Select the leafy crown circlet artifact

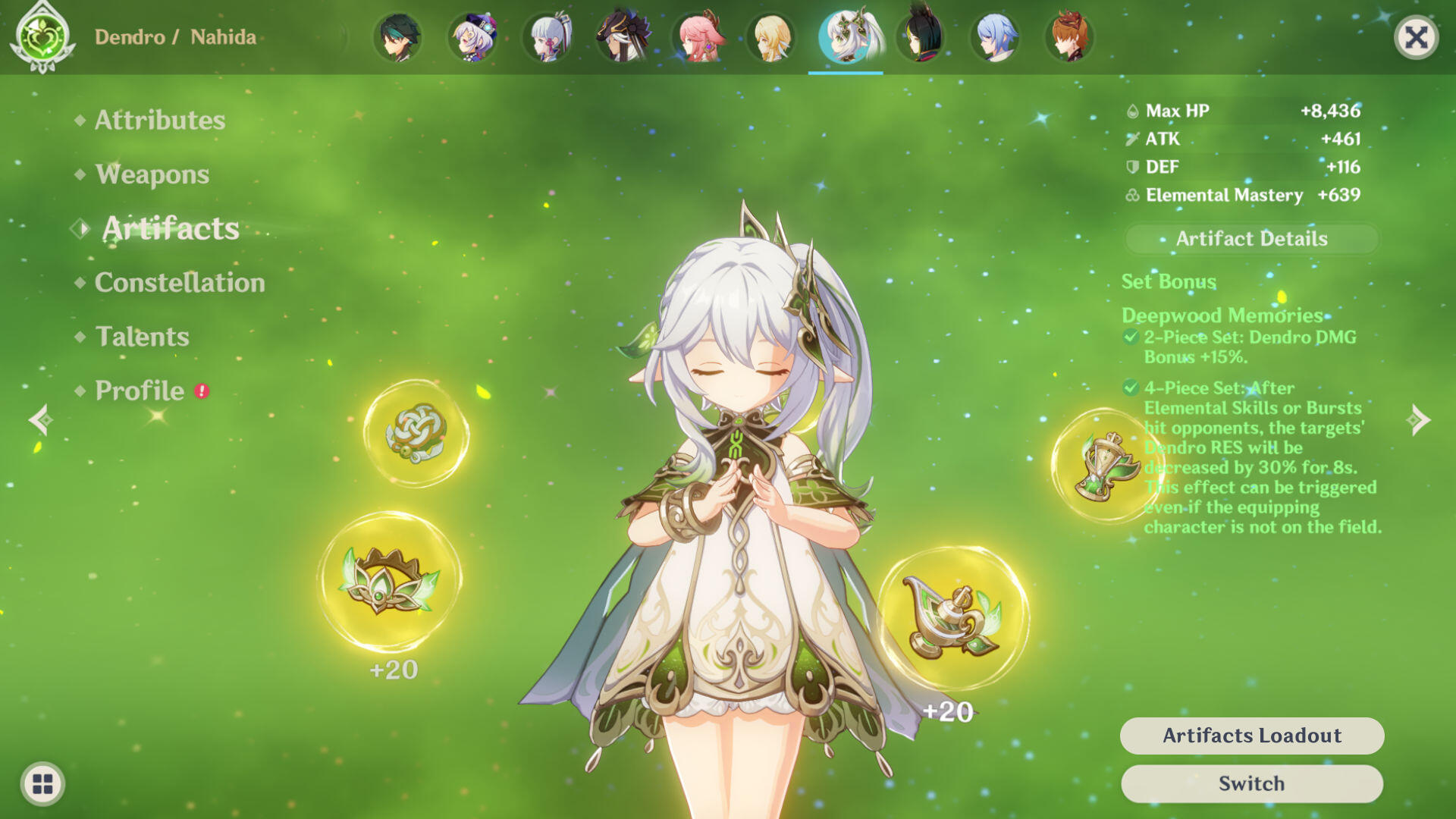pyautogui.click(x=389, y=582)
